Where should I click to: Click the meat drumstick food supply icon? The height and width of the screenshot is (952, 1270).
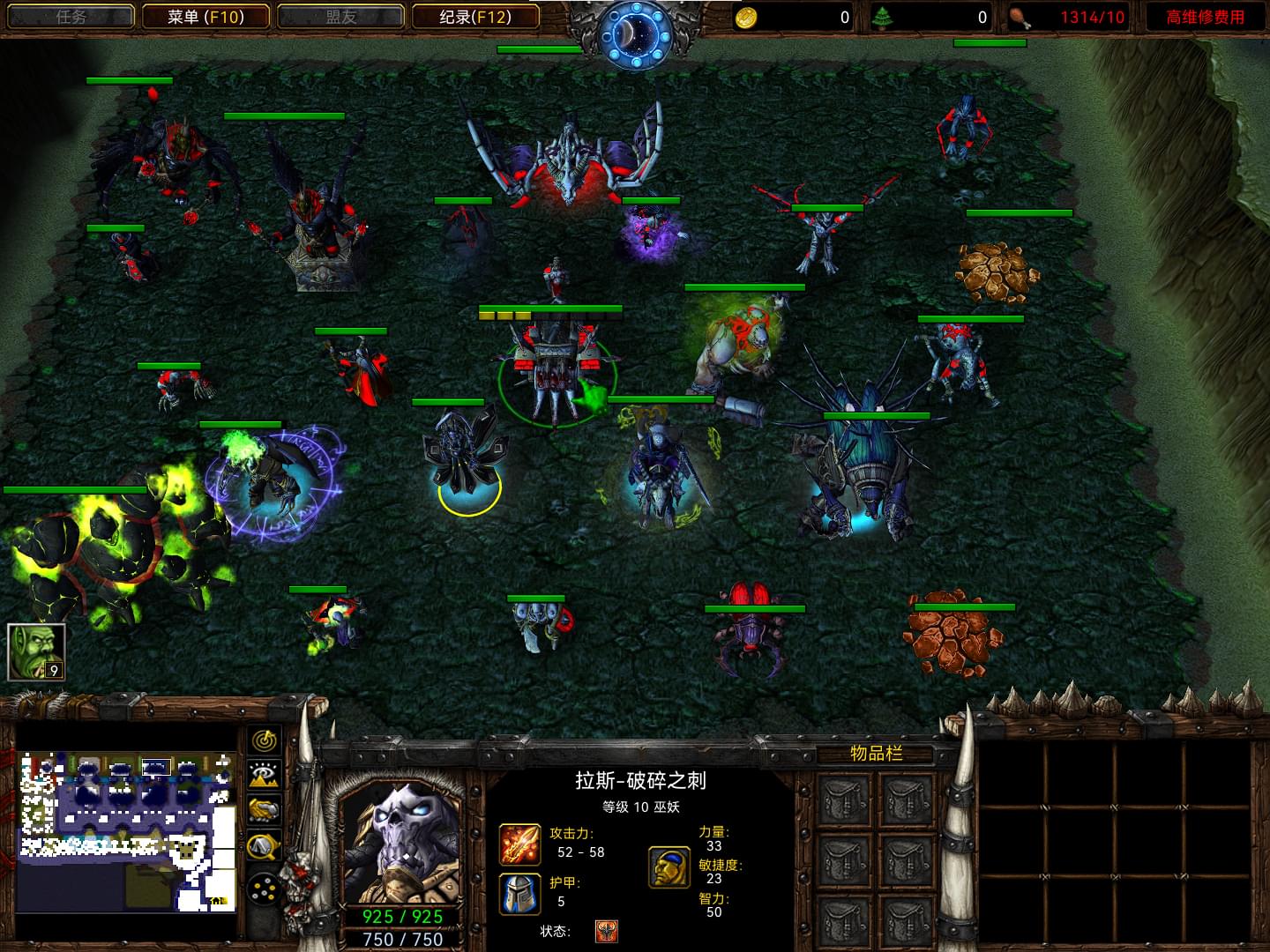pos(1020,17)
